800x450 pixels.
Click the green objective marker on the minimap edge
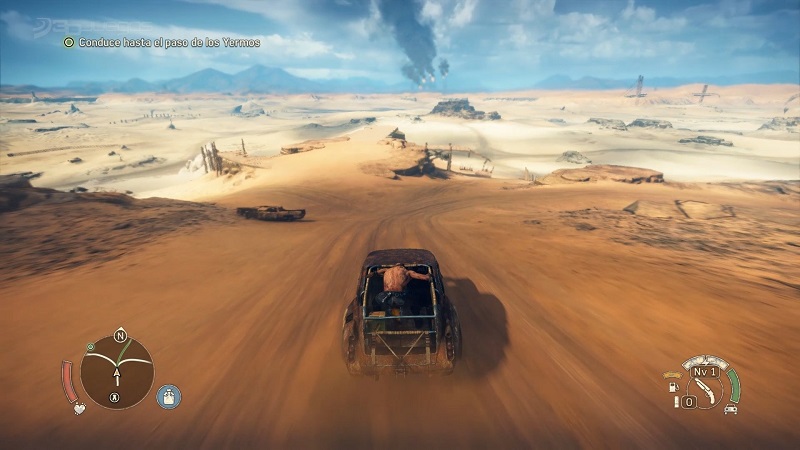pos(90,348)
